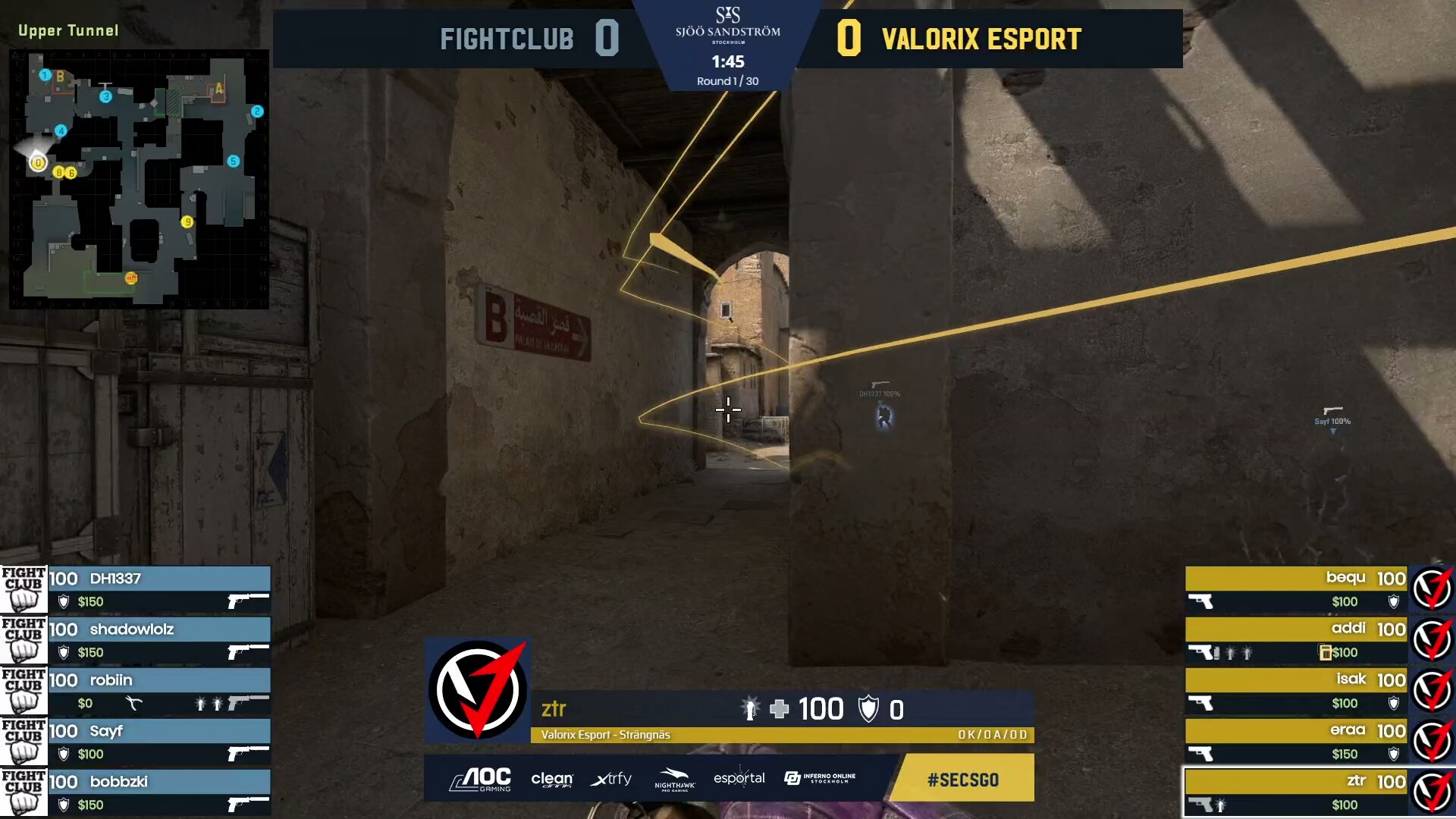
Task: Select the Fight Club fist logo beside DH1337
Action: coord(23,588)
